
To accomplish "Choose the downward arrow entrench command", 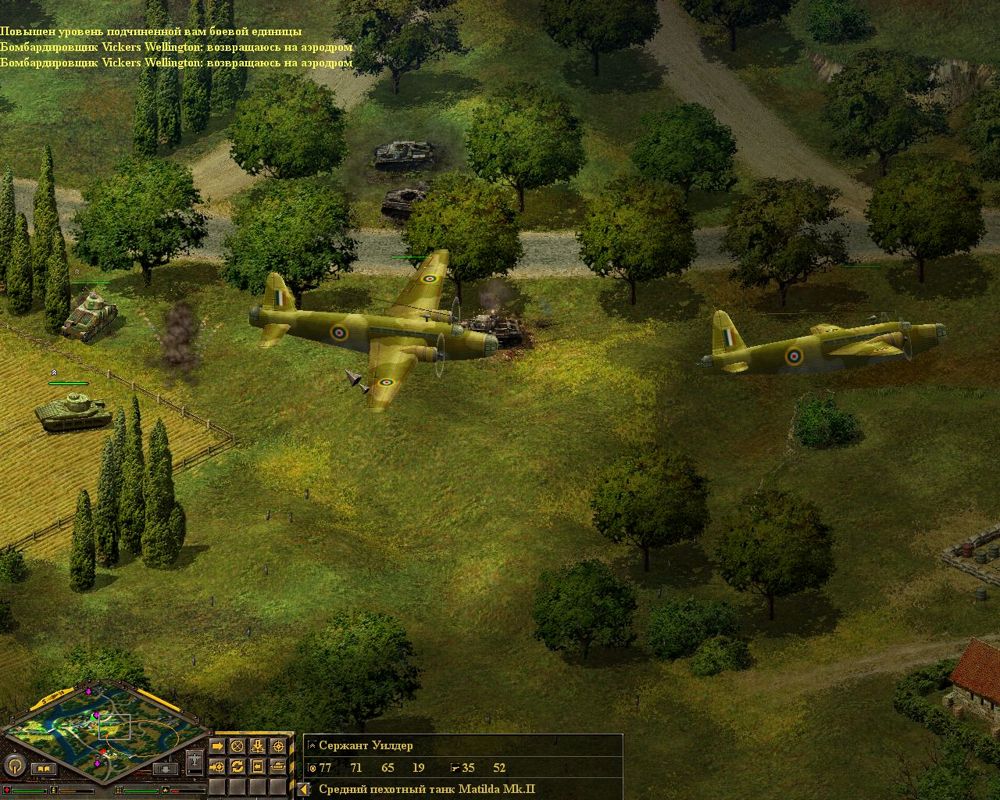I will click(257, 746).
